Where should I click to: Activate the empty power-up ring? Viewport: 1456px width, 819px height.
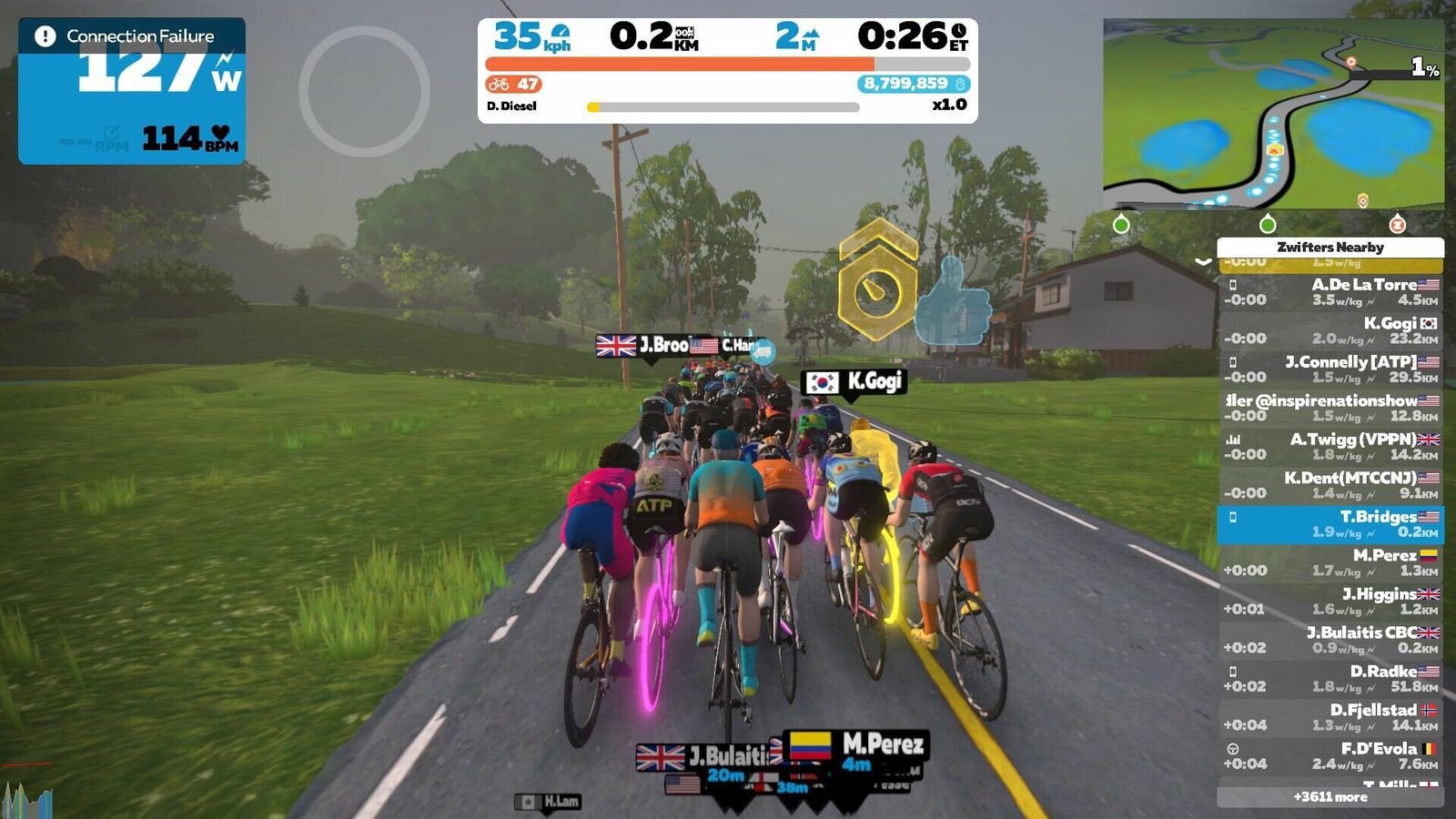click(x=364, y=91)
